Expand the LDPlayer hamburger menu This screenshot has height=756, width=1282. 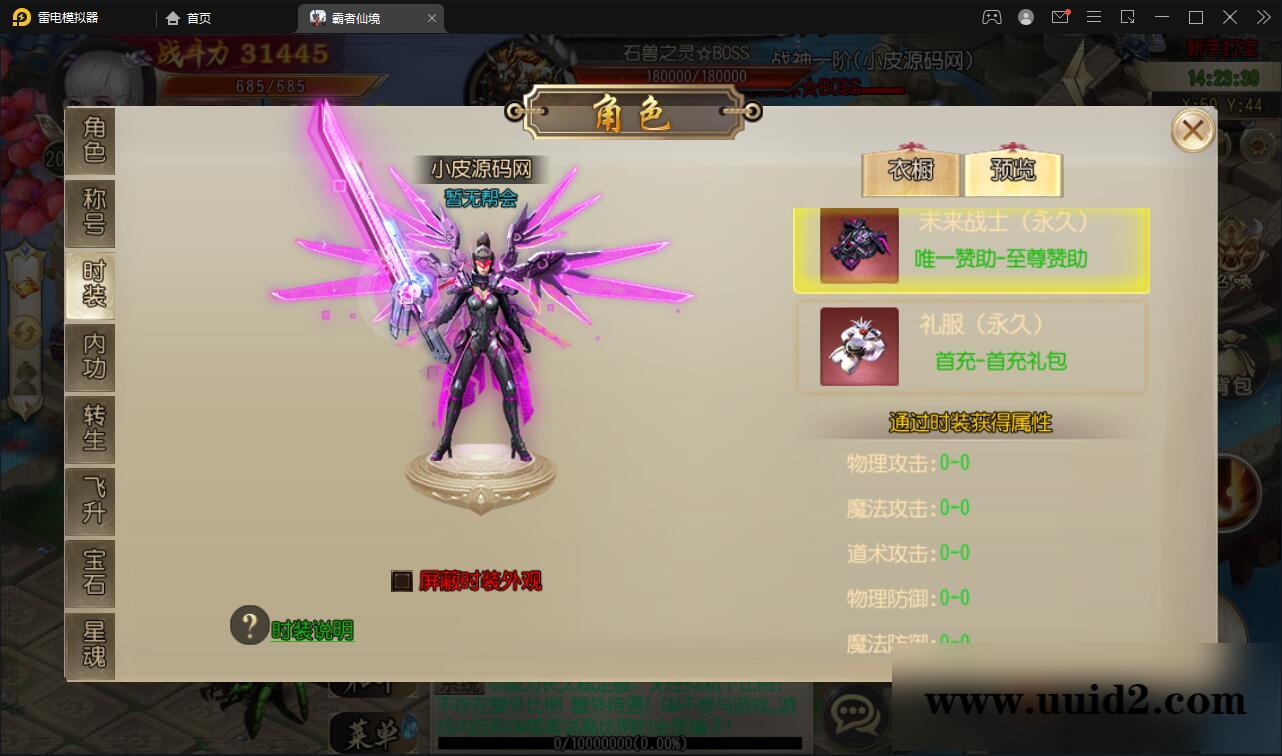(1094, 16)
